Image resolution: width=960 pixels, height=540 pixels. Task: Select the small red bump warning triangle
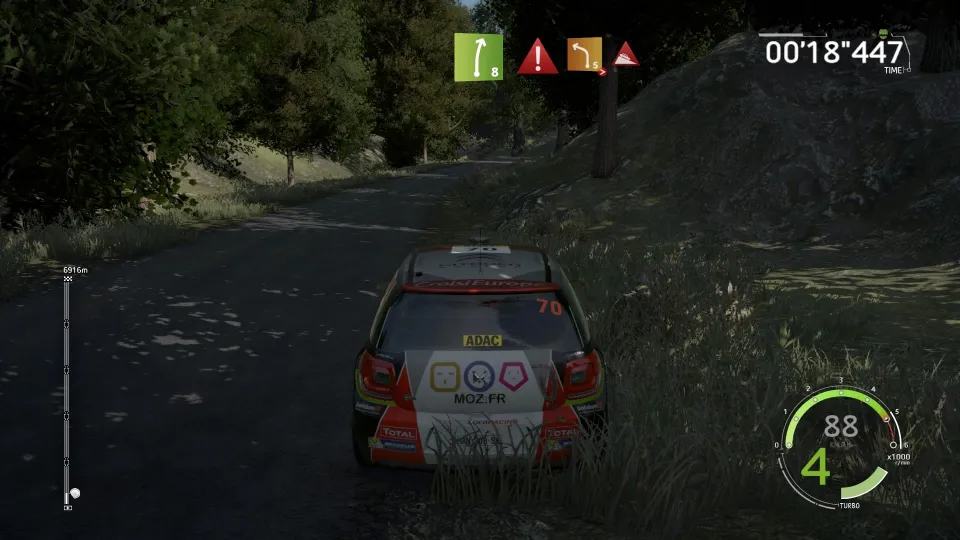[626, 55]
